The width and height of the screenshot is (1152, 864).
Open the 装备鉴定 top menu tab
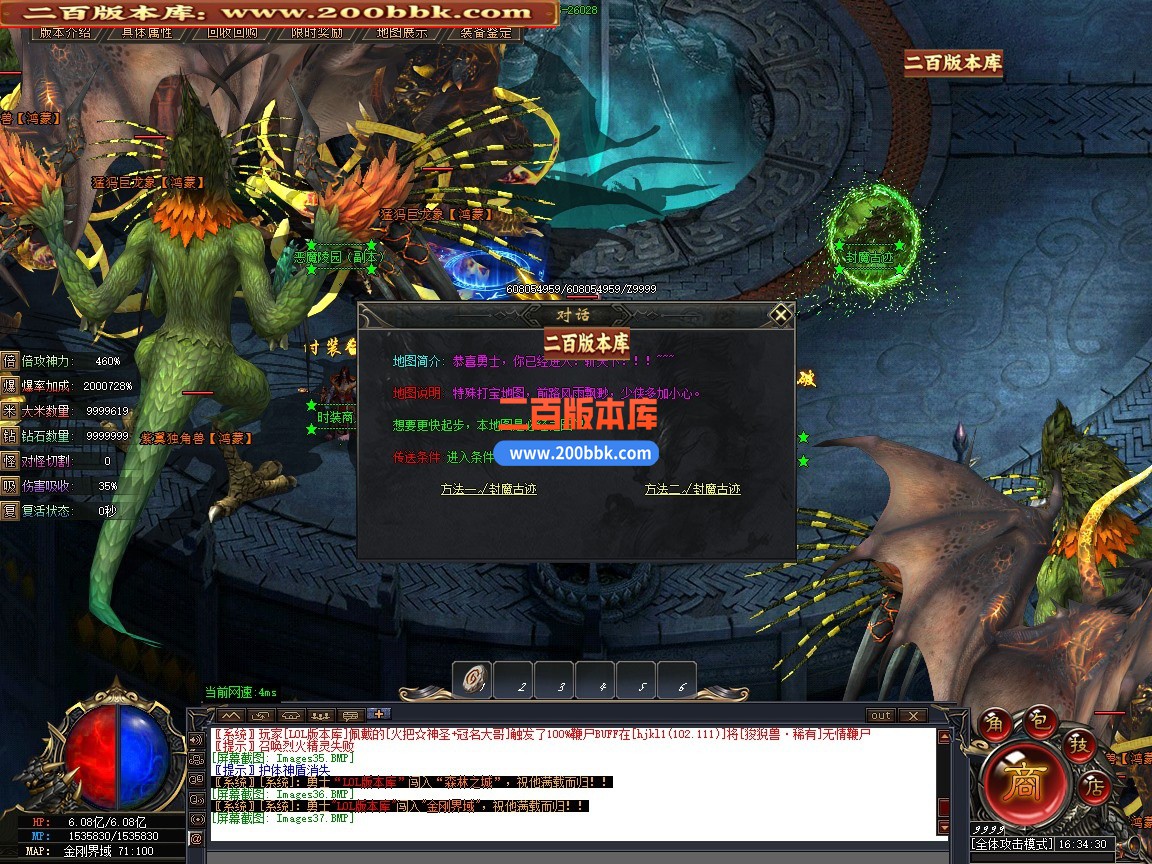[x=487, y=32]
